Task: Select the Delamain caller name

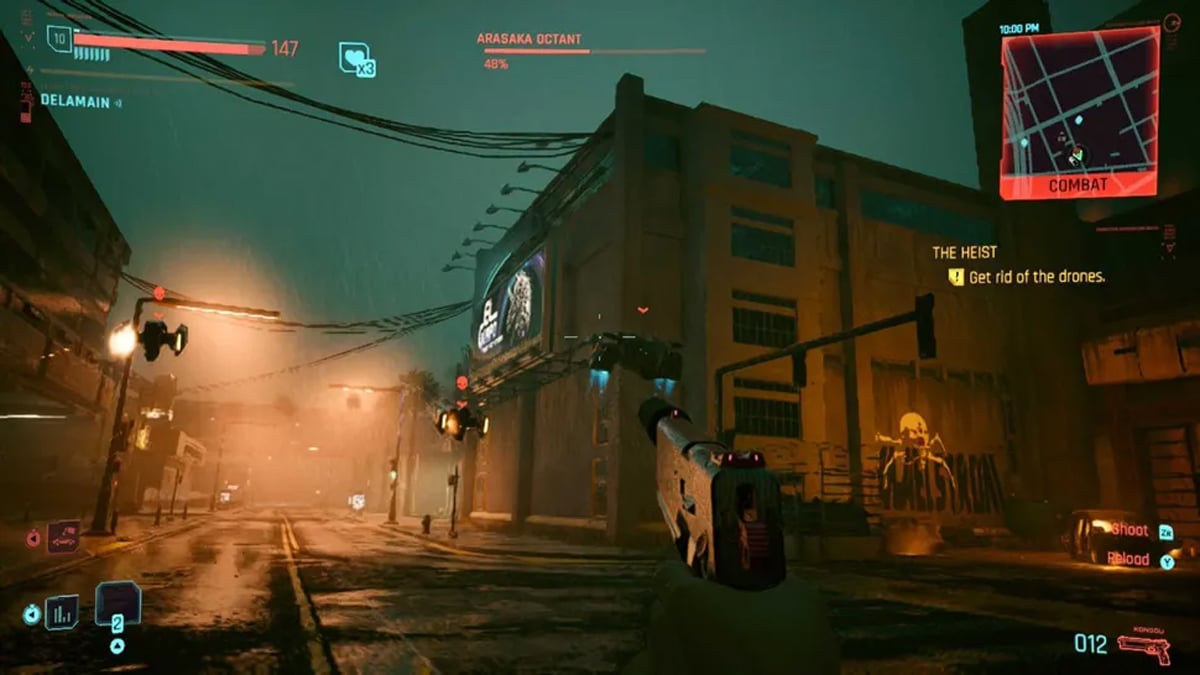Action: (75, 101)
